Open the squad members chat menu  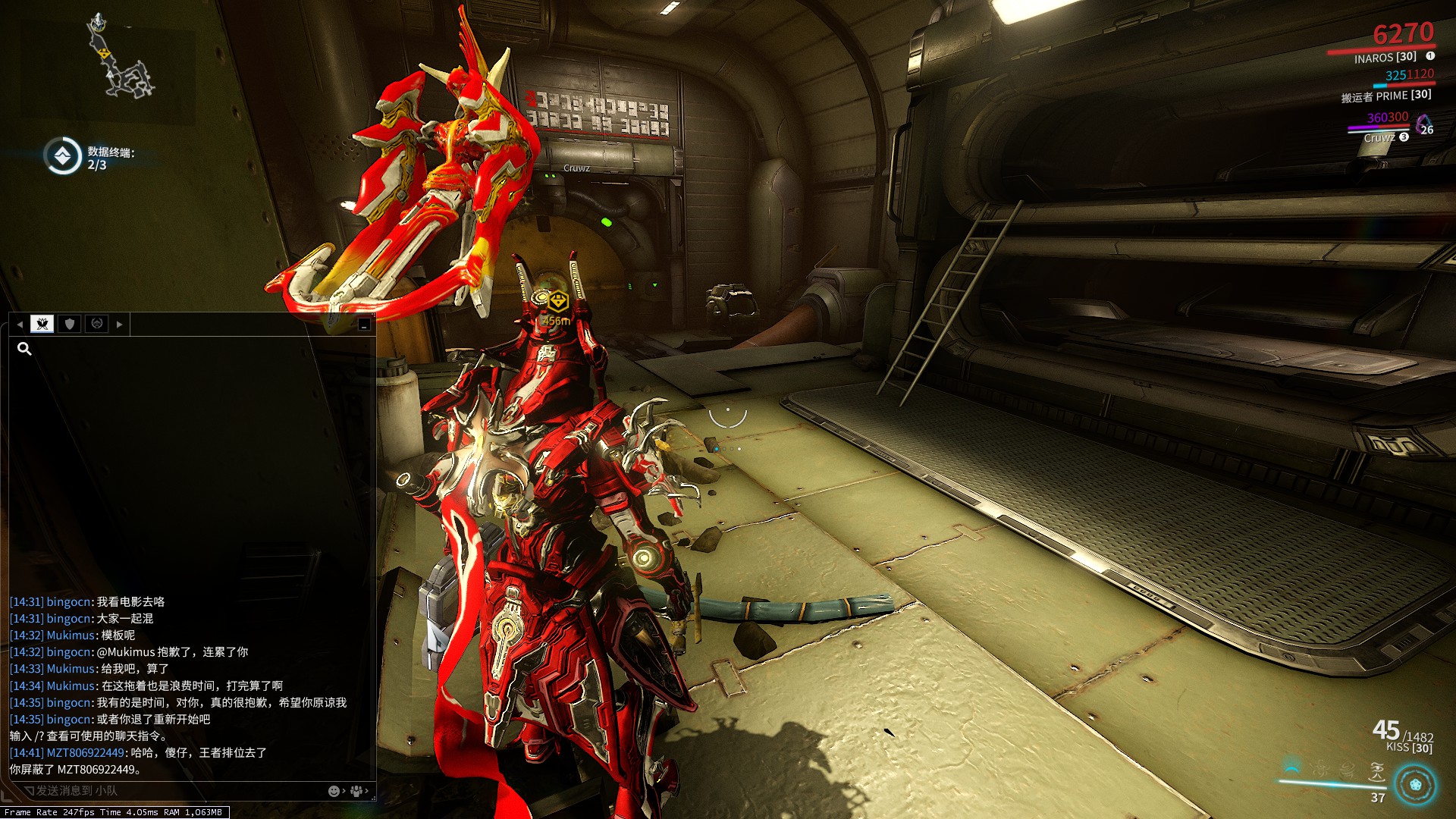coord(357,791)
